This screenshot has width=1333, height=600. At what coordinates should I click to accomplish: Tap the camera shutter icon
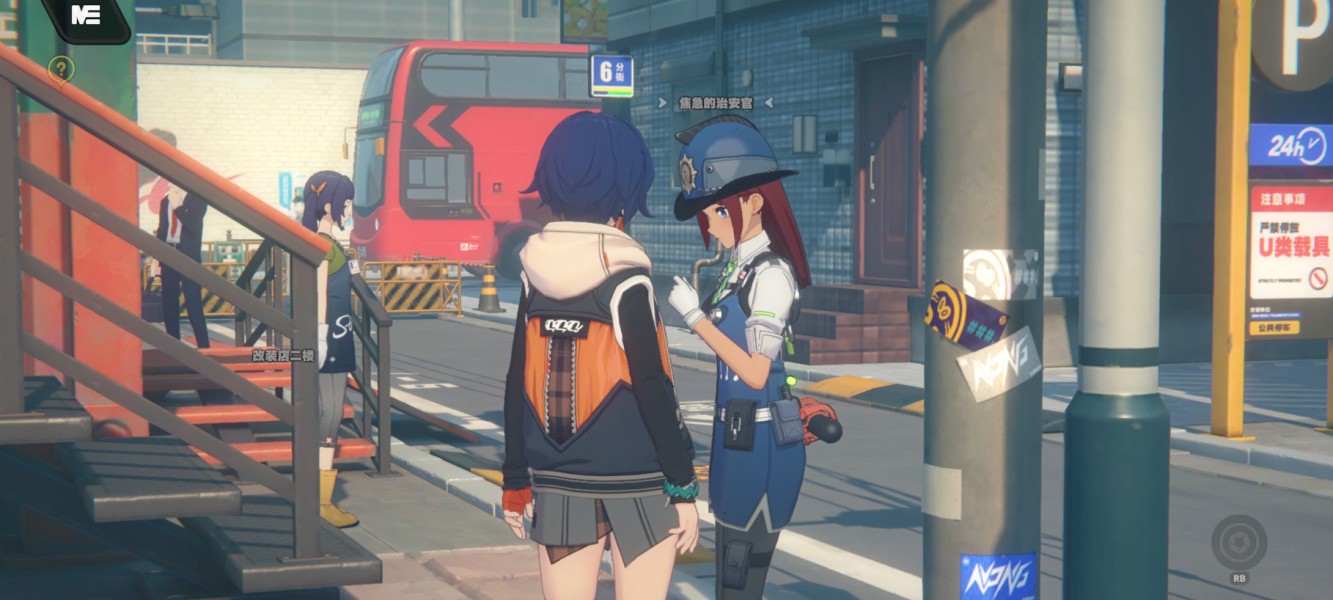(1239, 543)
